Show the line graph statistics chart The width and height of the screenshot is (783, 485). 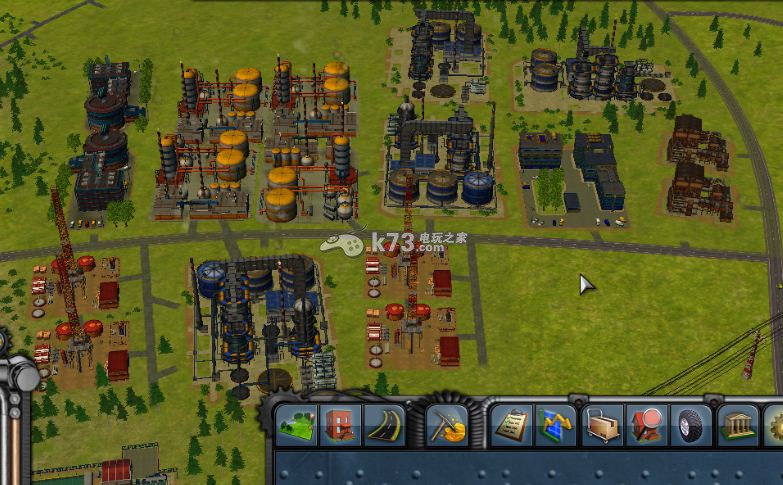[x=555, y=425]
